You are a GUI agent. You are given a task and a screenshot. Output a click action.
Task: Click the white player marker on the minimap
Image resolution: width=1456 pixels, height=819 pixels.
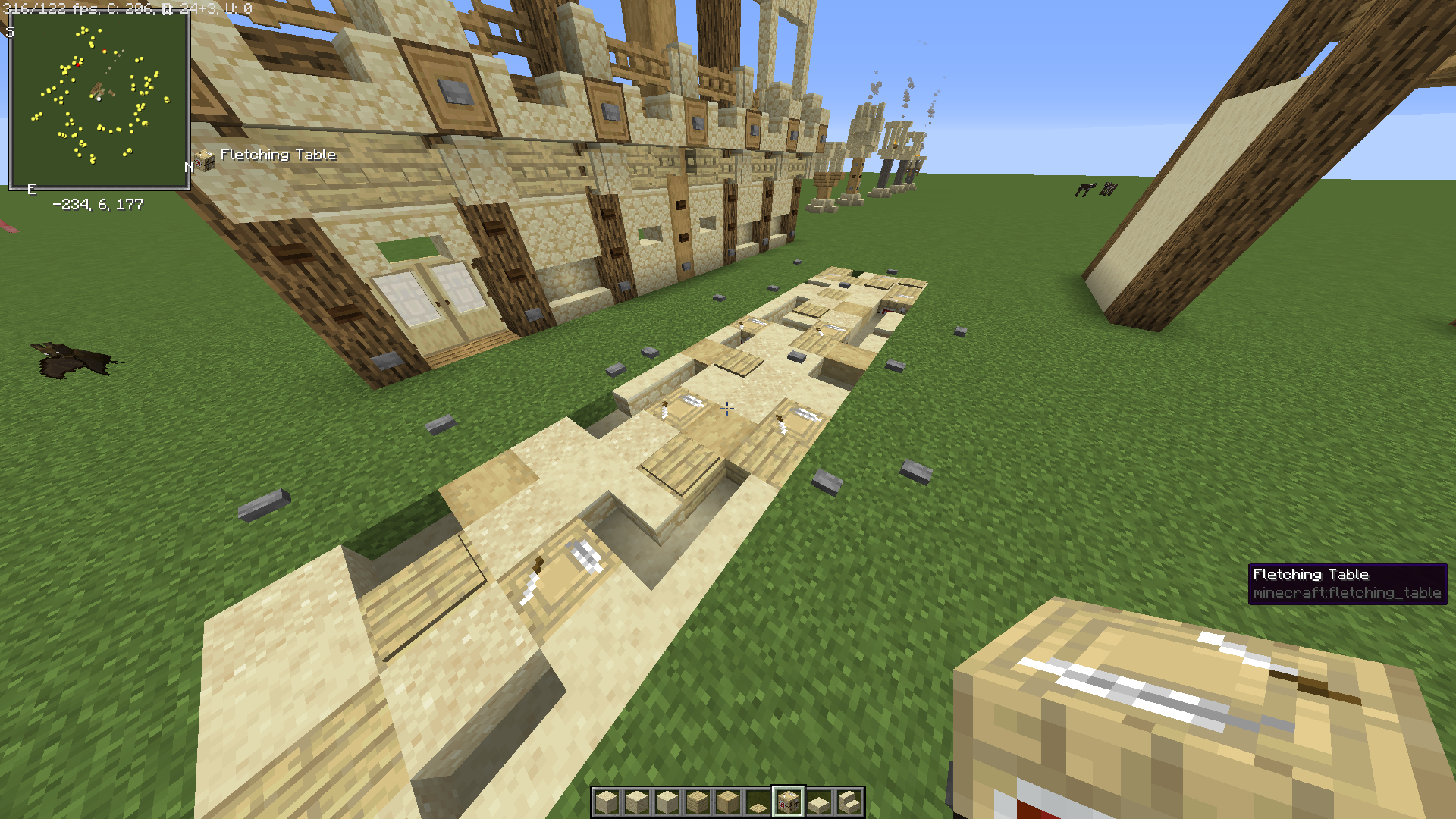point(99,99)
